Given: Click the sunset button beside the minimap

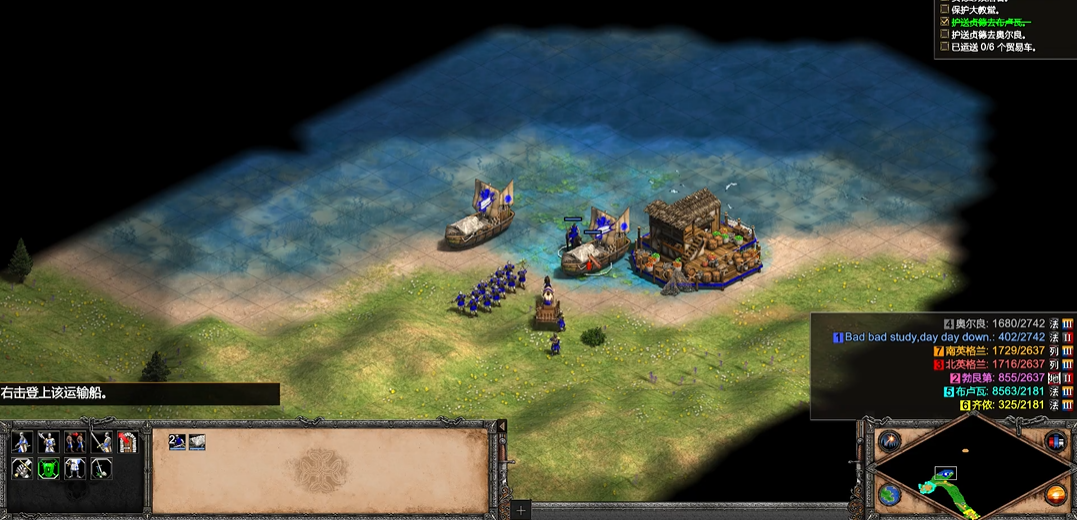Looking at the screenshot, I should [x=1055, y=494].
